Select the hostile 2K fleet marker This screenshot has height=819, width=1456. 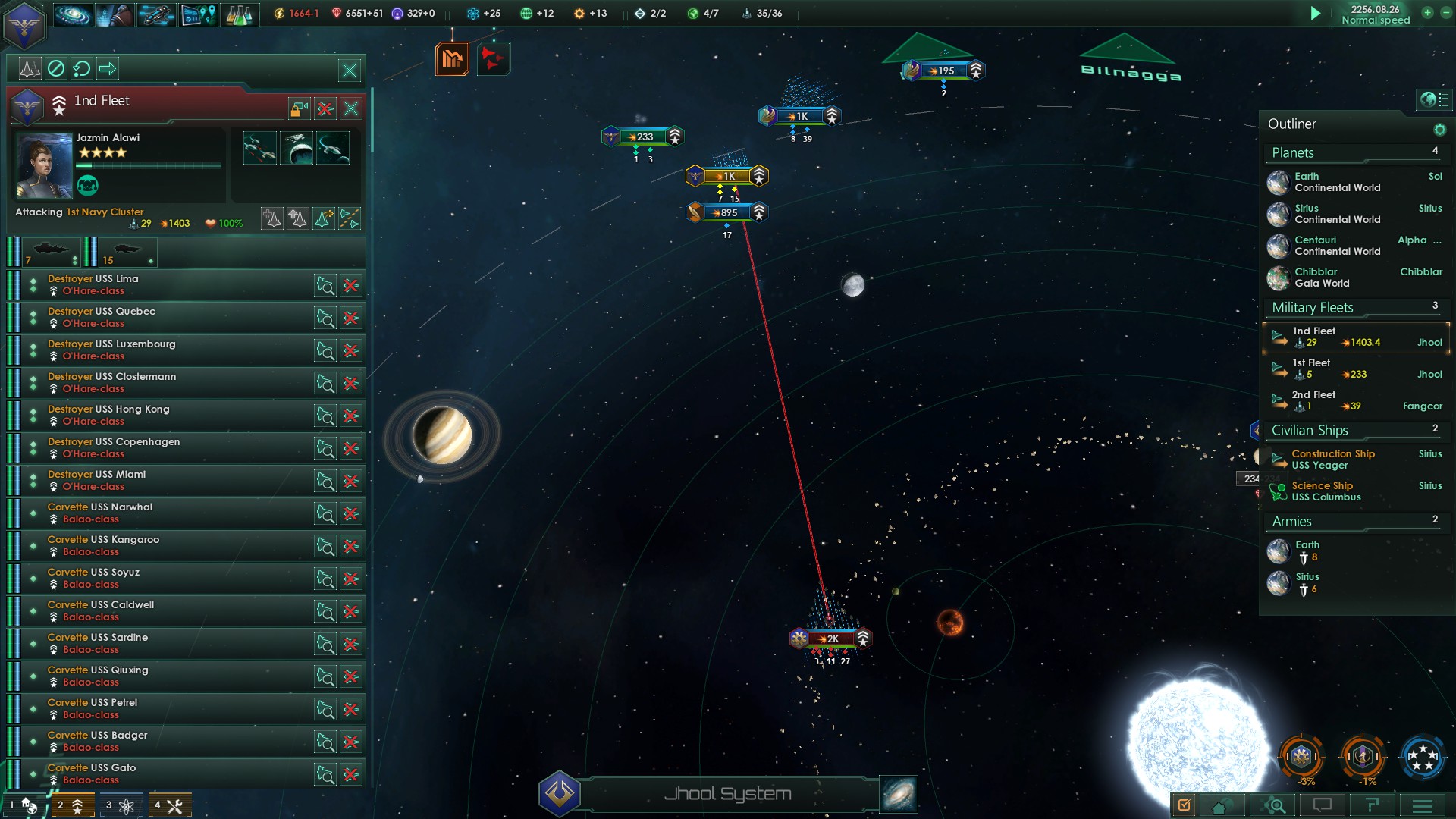831,639
